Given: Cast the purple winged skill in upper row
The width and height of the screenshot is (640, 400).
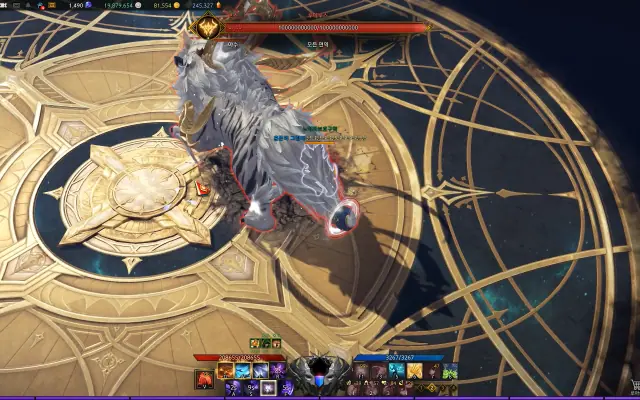Looking at the screenshot, I should point(275,371).
